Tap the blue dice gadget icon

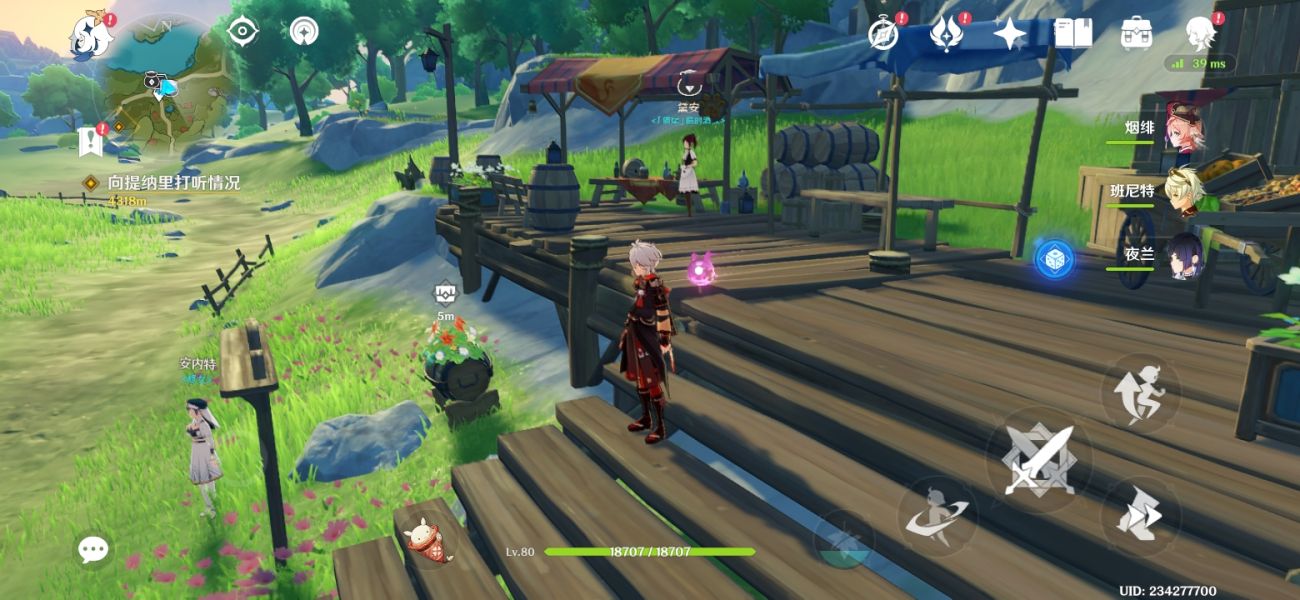1054,259
